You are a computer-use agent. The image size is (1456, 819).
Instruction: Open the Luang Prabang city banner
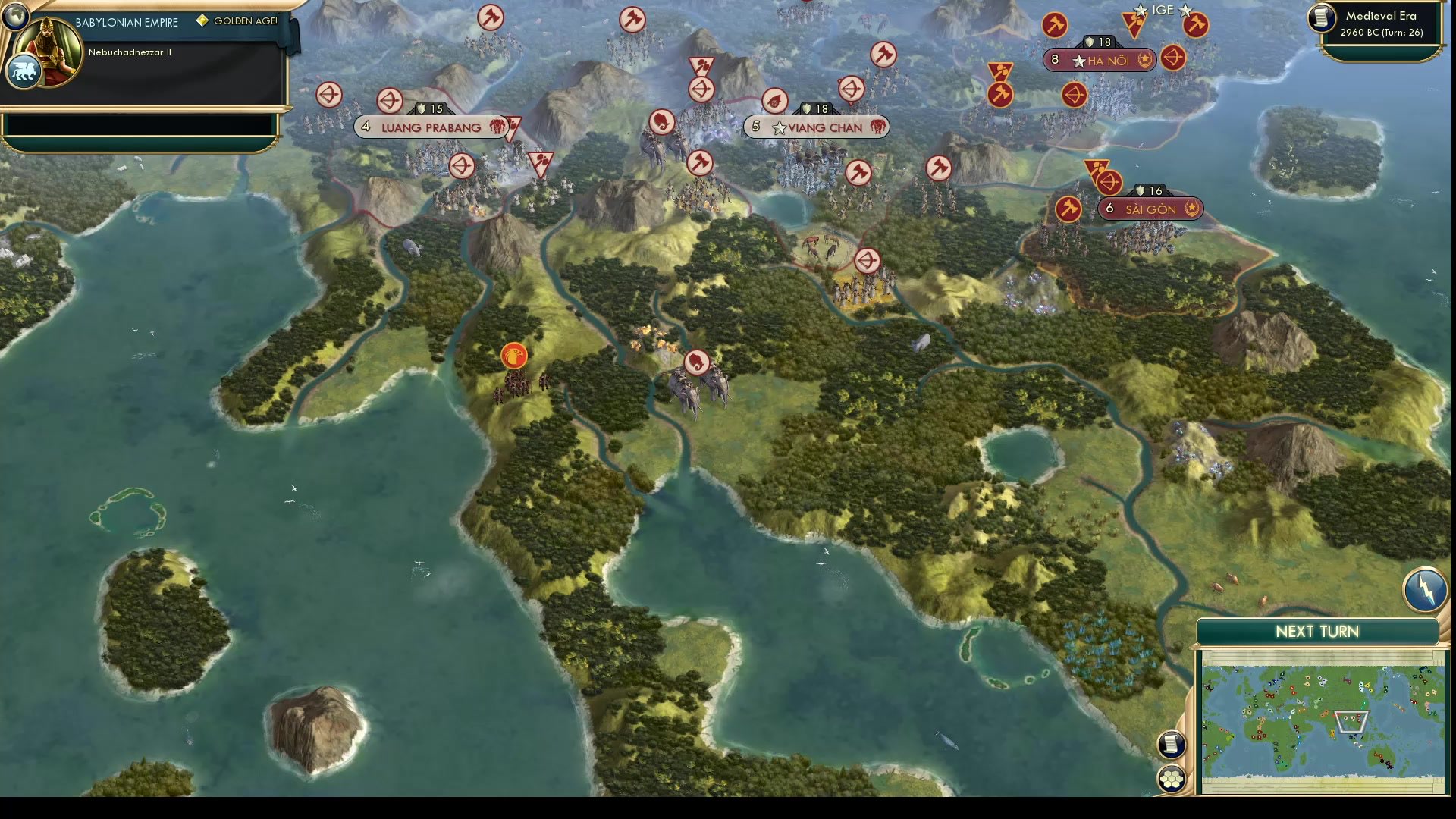coord(430,127)
